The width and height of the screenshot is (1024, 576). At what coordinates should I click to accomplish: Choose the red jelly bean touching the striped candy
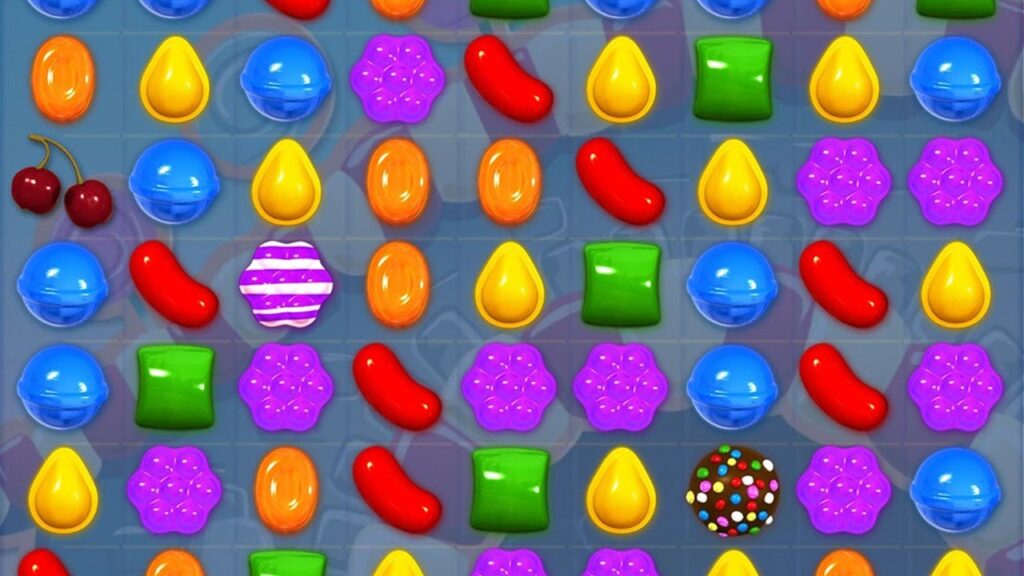tap(173, 284)
